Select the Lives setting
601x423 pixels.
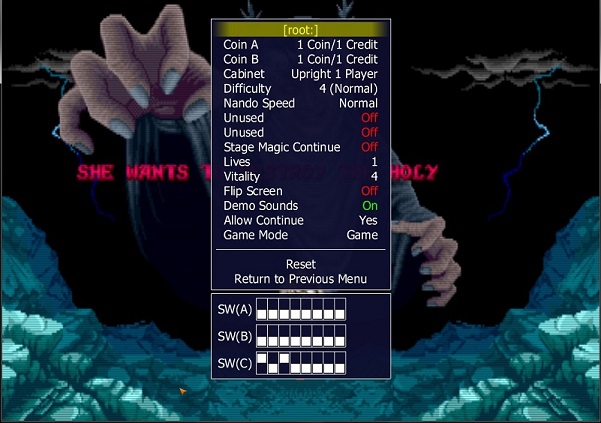point(300,161)
